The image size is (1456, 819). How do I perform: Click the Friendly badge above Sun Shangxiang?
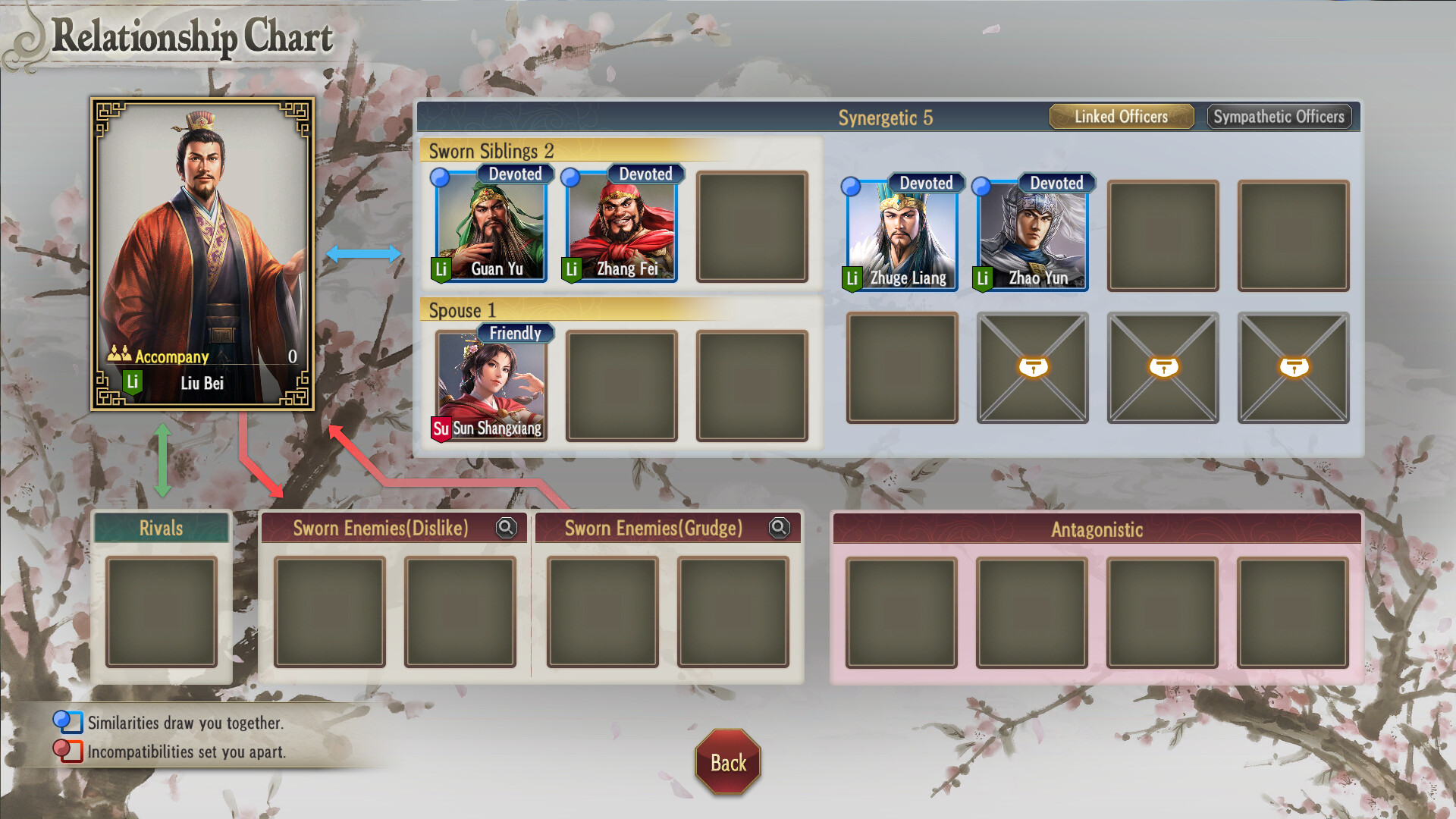(x=515, y=333)
